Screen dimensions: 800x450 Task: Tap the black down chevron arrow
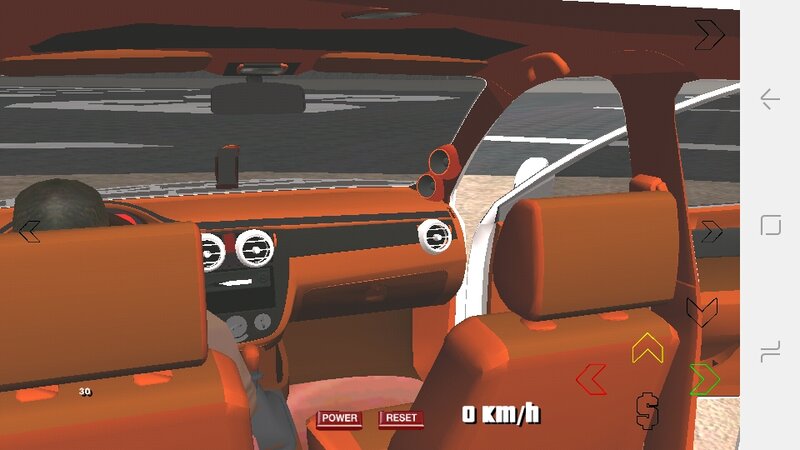(x=701, y=311)
